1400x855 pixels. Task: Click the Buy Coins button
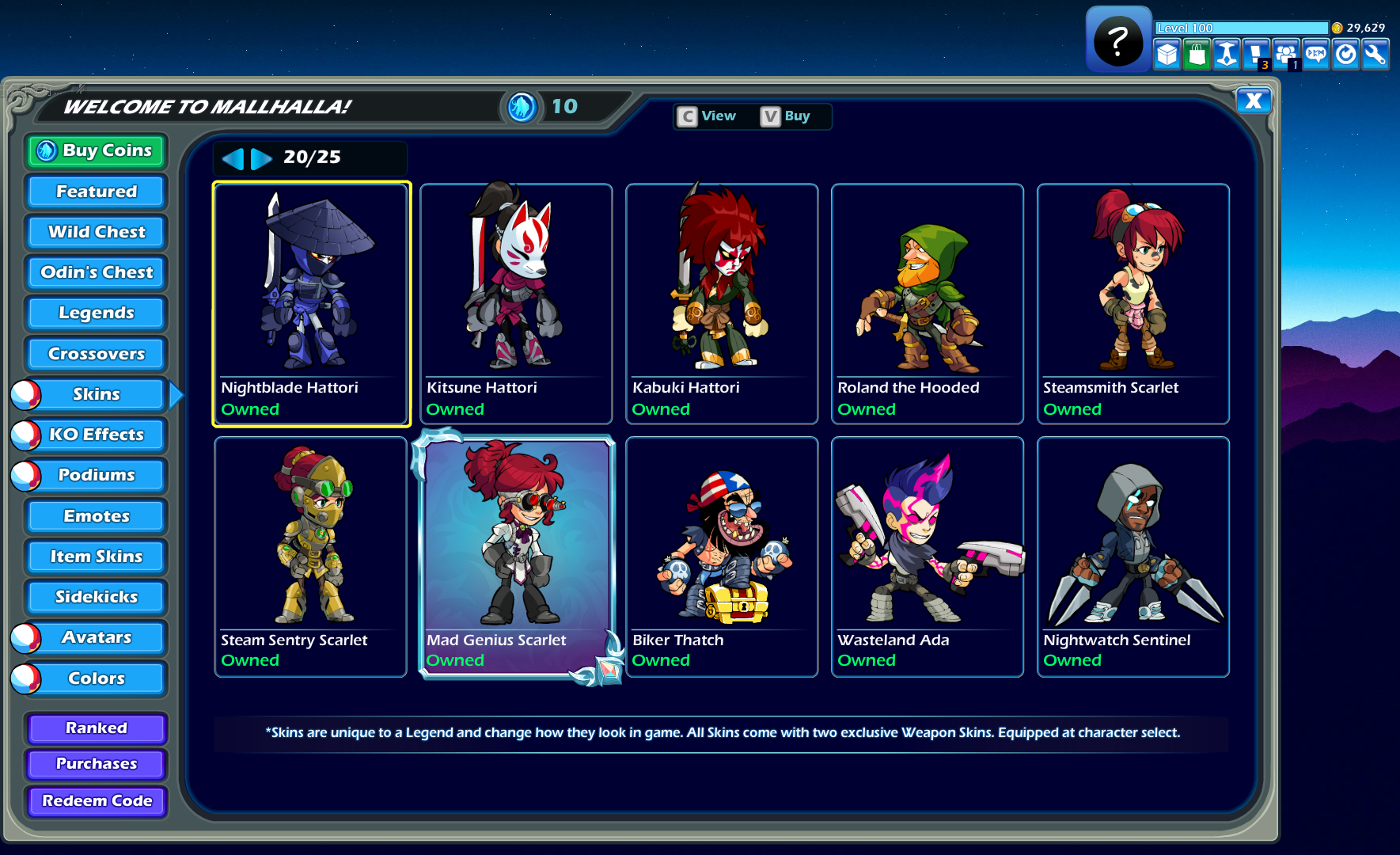95,150
